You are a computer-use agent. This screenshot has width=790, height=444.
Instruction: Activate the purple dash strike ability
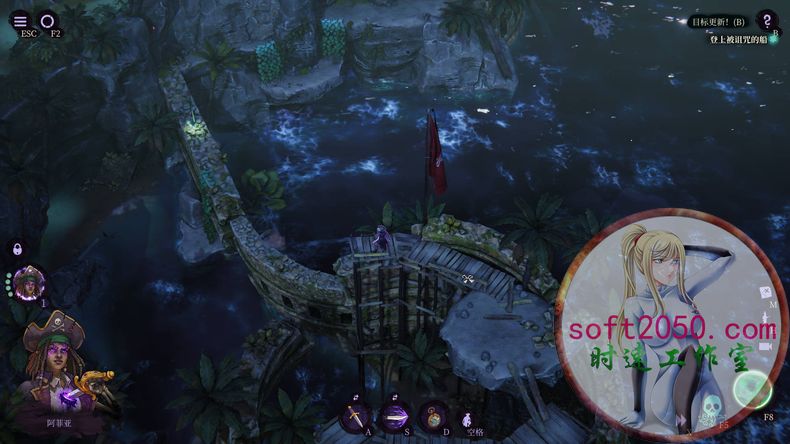coord(393,416)
